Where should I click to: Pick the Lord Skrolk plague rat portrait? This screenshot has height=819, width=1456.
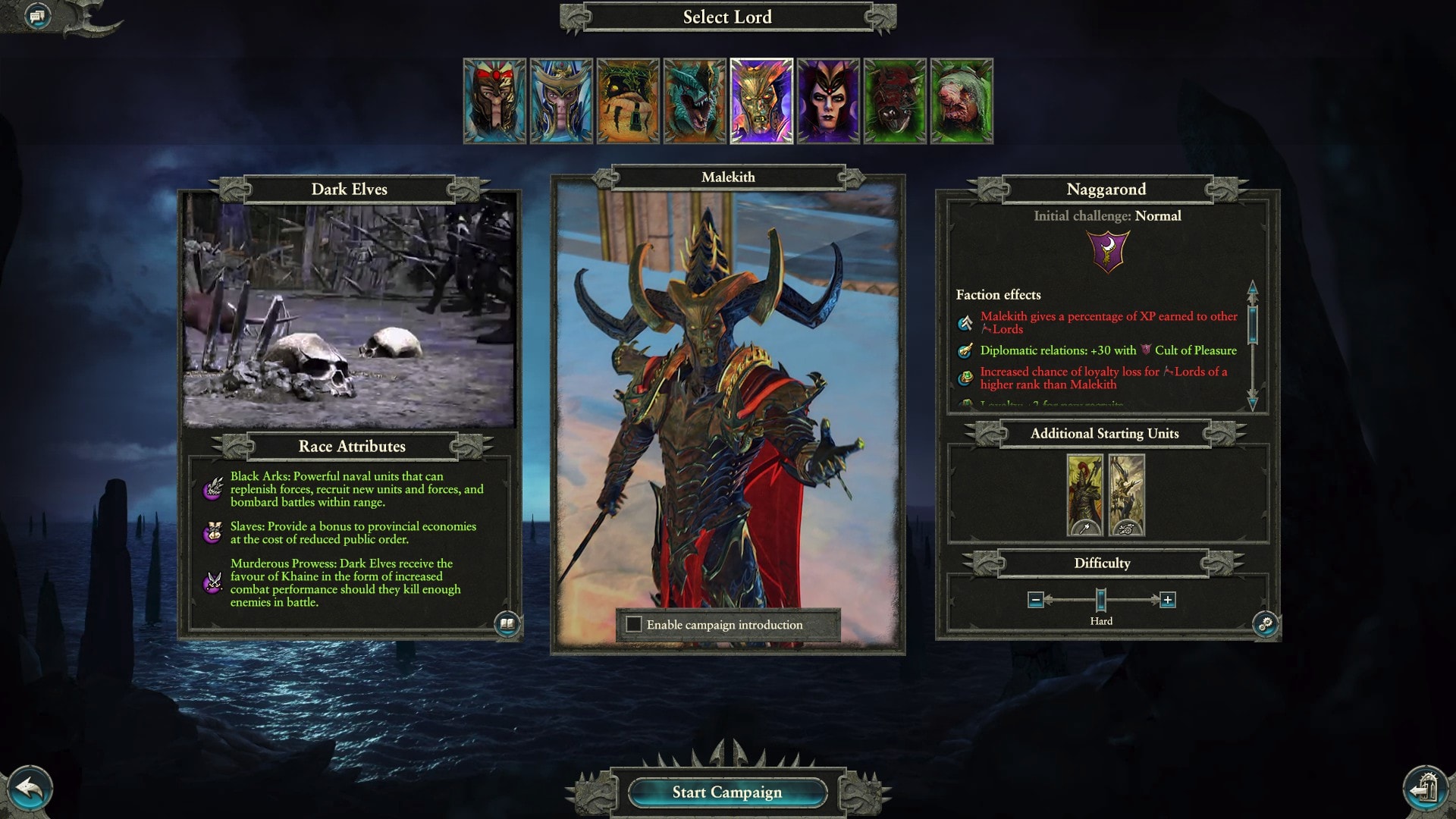(962, 101)
